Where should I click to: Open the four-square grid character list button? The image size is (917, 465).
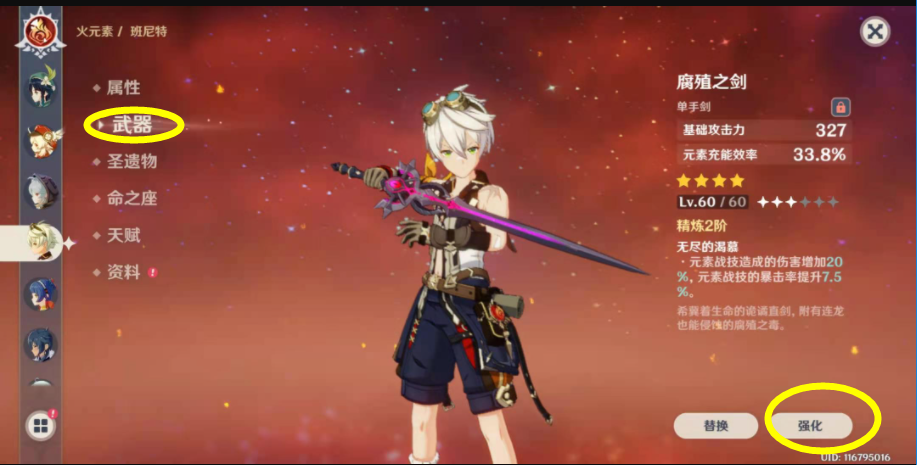(x=40, y=427)
